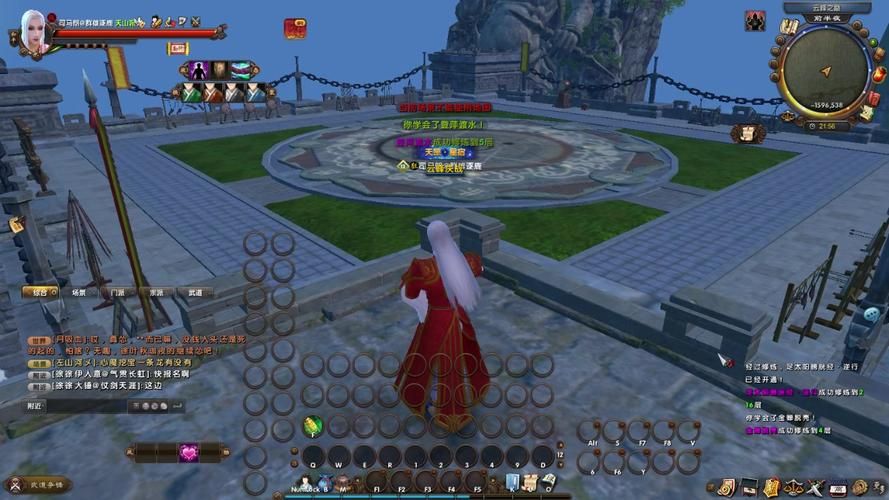The image size is (889, 500).
Task: Click the red square icon at top center
Action: pos(295,28)
